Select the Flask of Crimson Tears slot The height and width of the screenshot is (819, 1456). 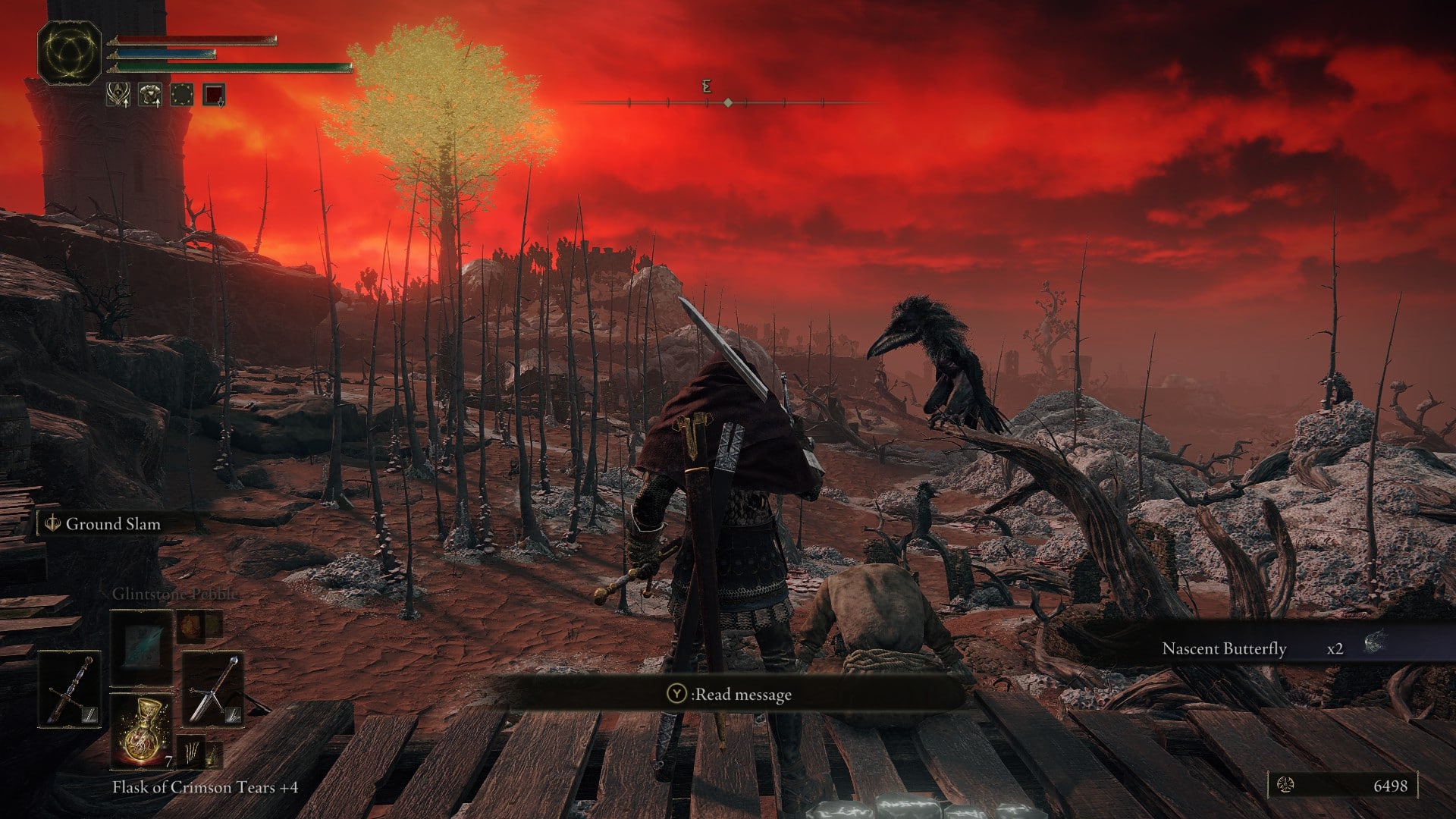tap(143, 730)
